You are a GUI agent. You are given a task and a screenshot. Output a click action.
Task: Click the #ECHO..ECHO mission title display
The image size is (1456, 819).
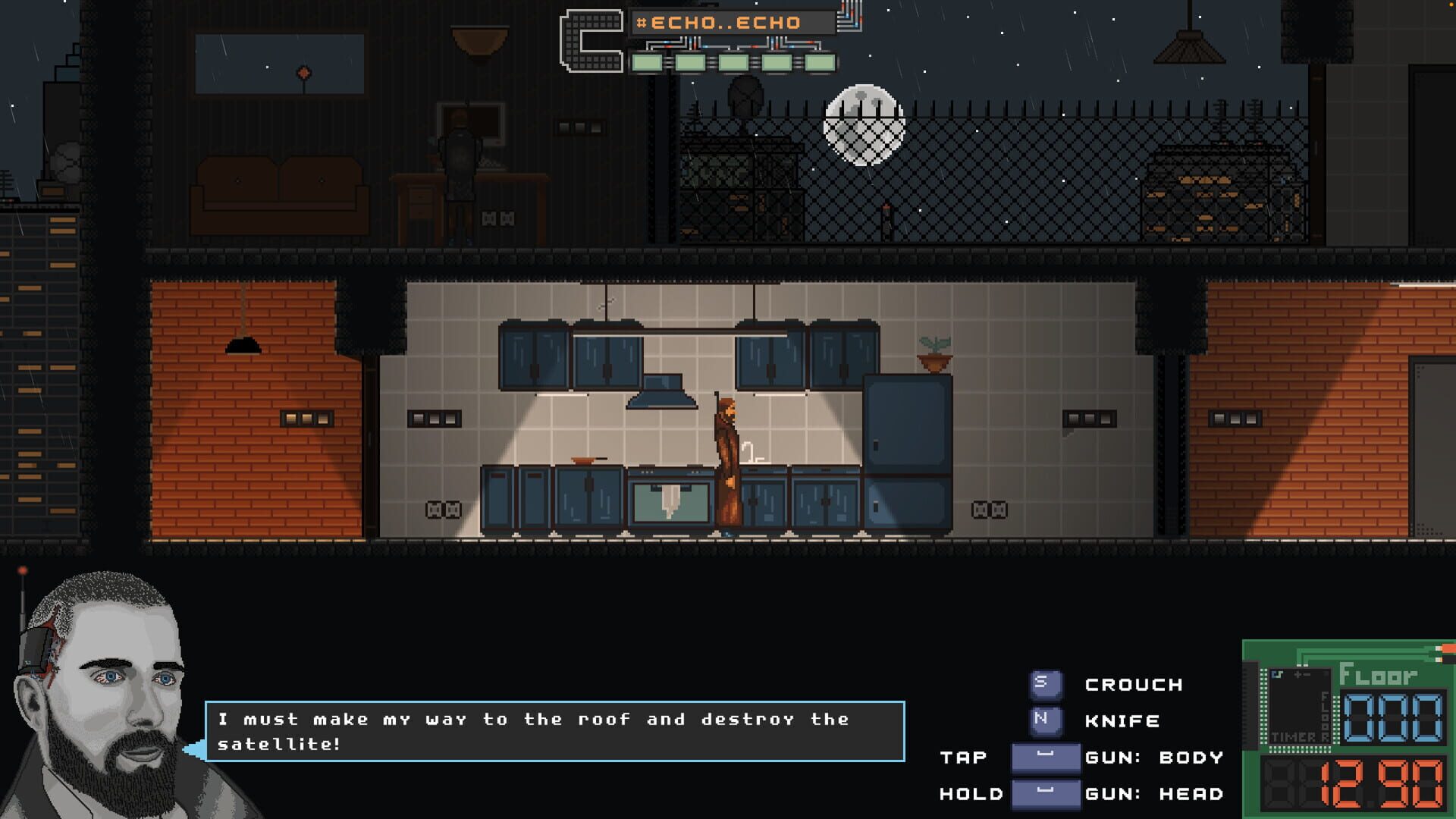point(732,22)
